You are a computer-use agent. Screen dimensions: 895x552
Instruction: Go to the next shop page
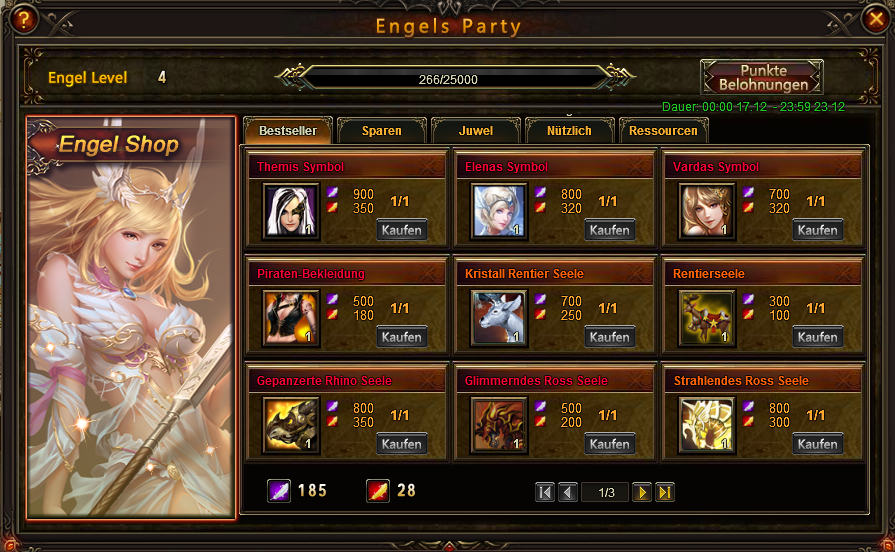point(642,492)
